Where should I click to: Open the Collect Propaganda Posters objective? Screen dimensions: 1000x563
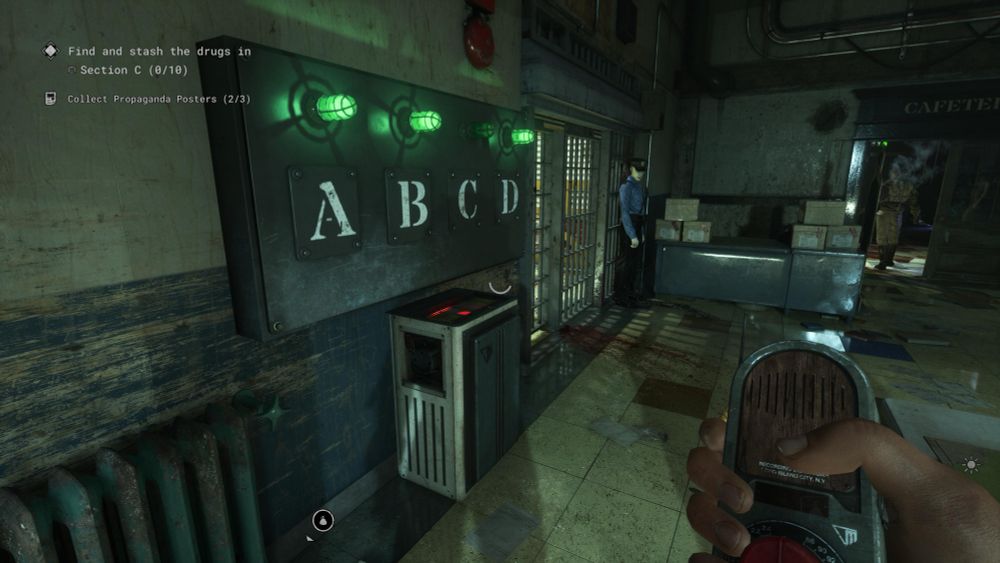(x=158, y=99)
